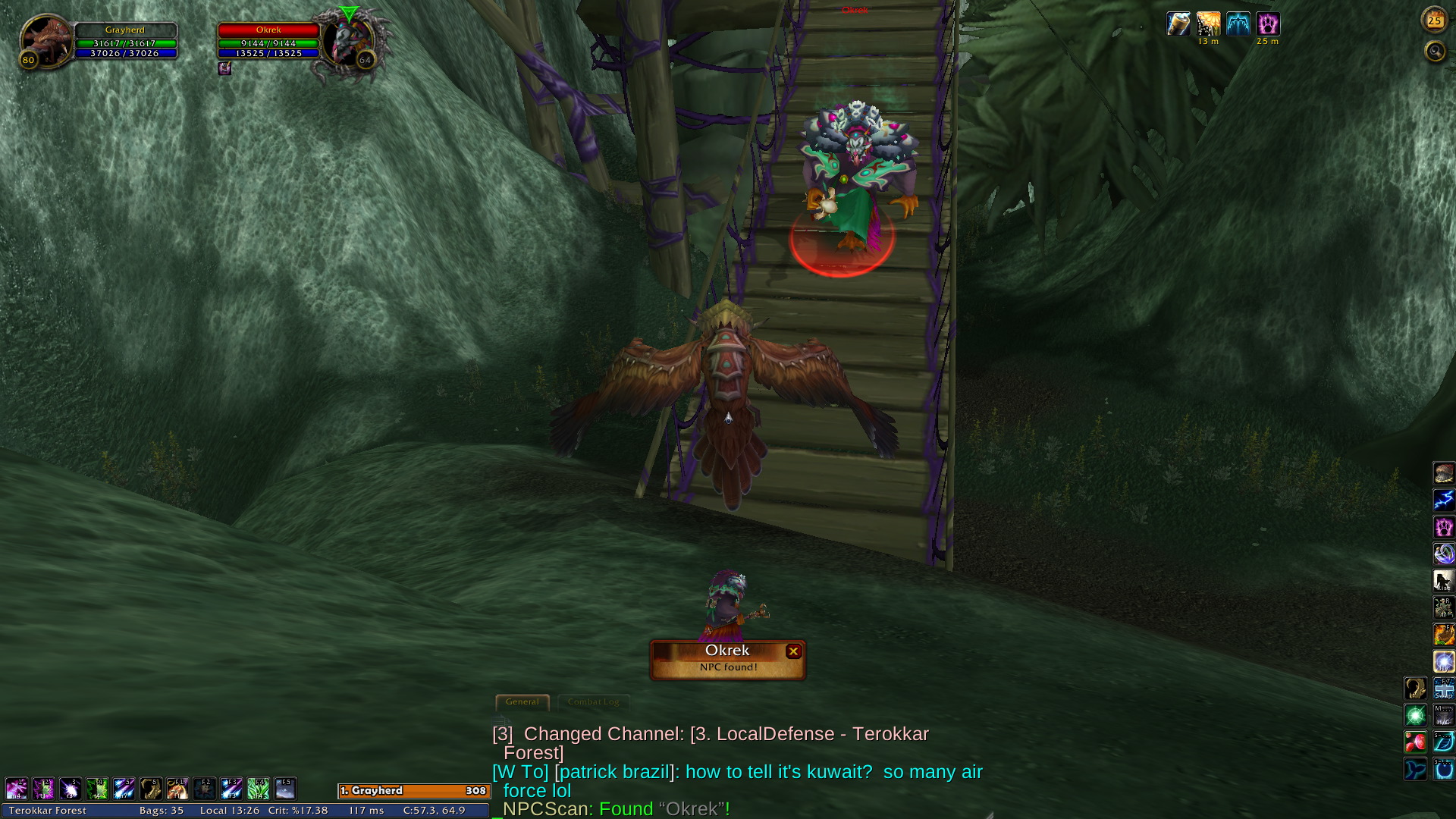The height and width of the screenshot is (819, 1456).
Task: Open the calendar showing day 25
Action: pos(1434,20)
